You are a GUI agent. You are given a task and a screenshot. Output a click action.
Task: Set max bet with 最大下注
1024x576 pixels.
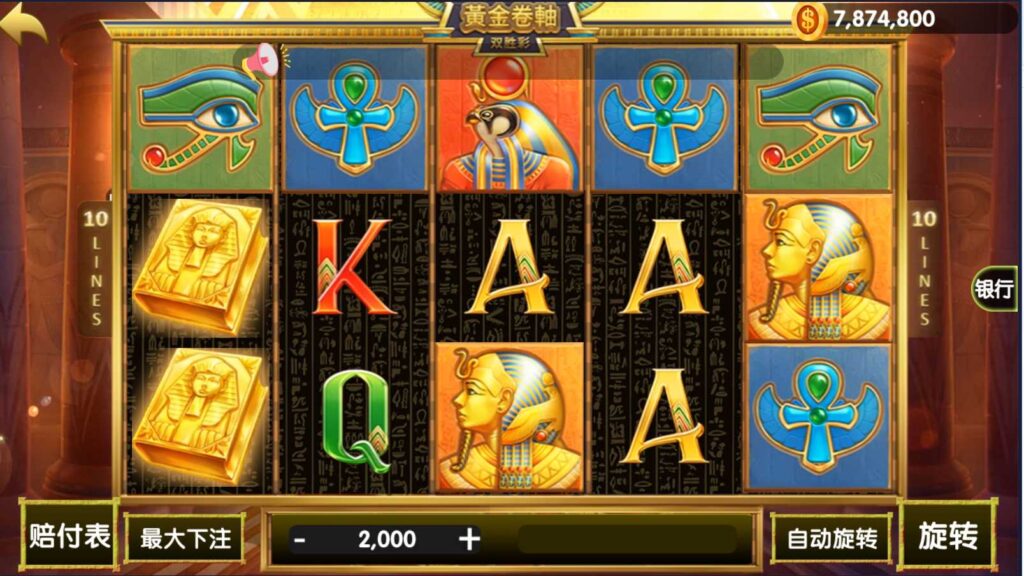point(185,539)
